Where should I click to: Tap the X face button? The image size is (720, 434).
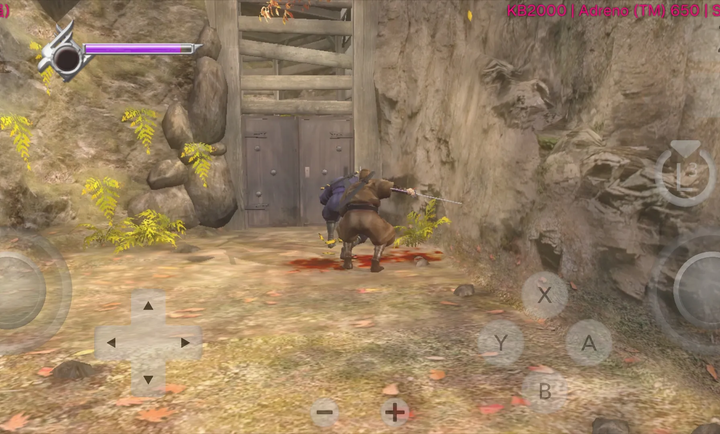pyautogui.click(x=545, y=295)
